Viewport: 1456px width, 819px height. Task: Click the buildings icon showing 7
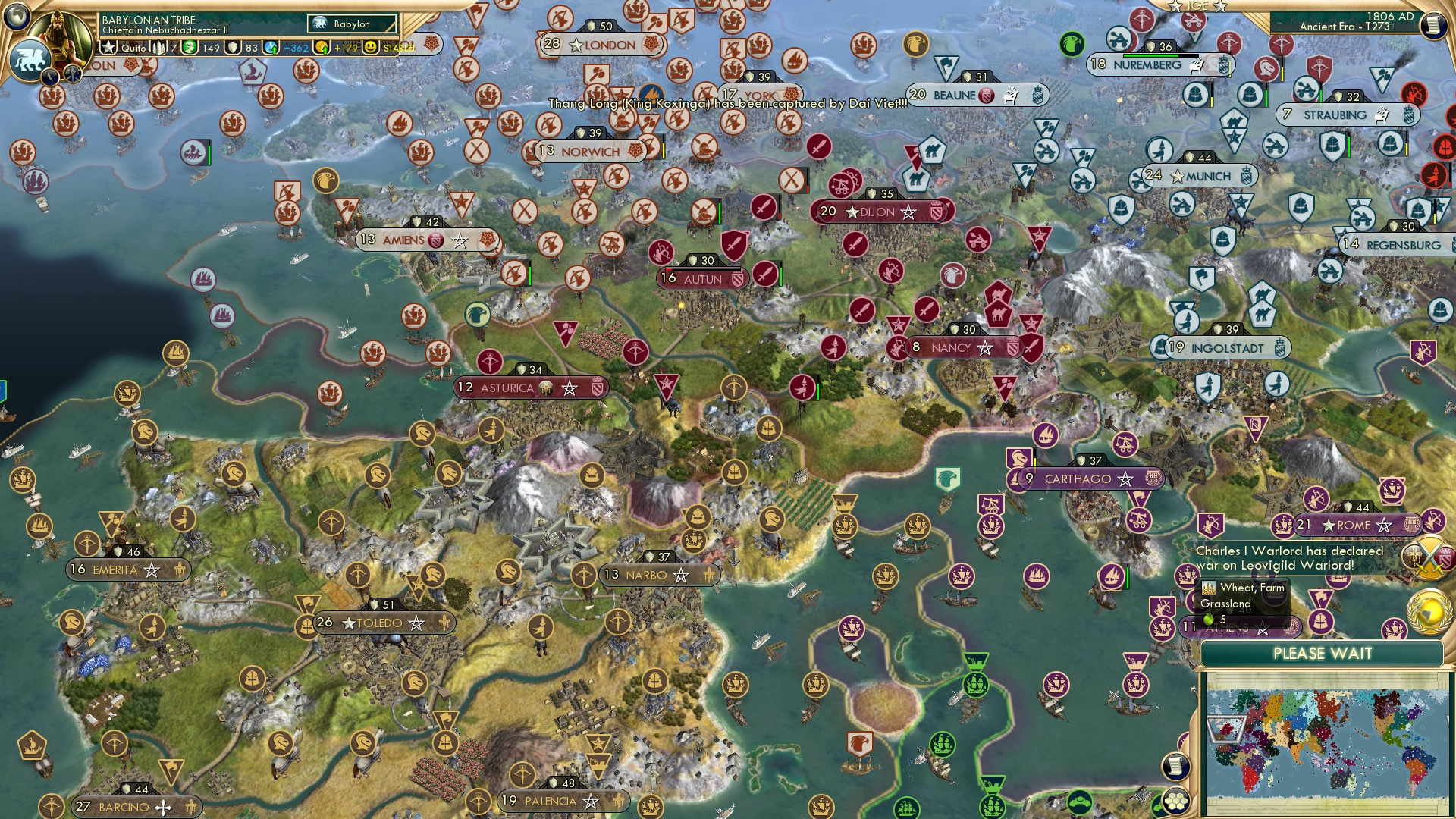pos(159,47)
